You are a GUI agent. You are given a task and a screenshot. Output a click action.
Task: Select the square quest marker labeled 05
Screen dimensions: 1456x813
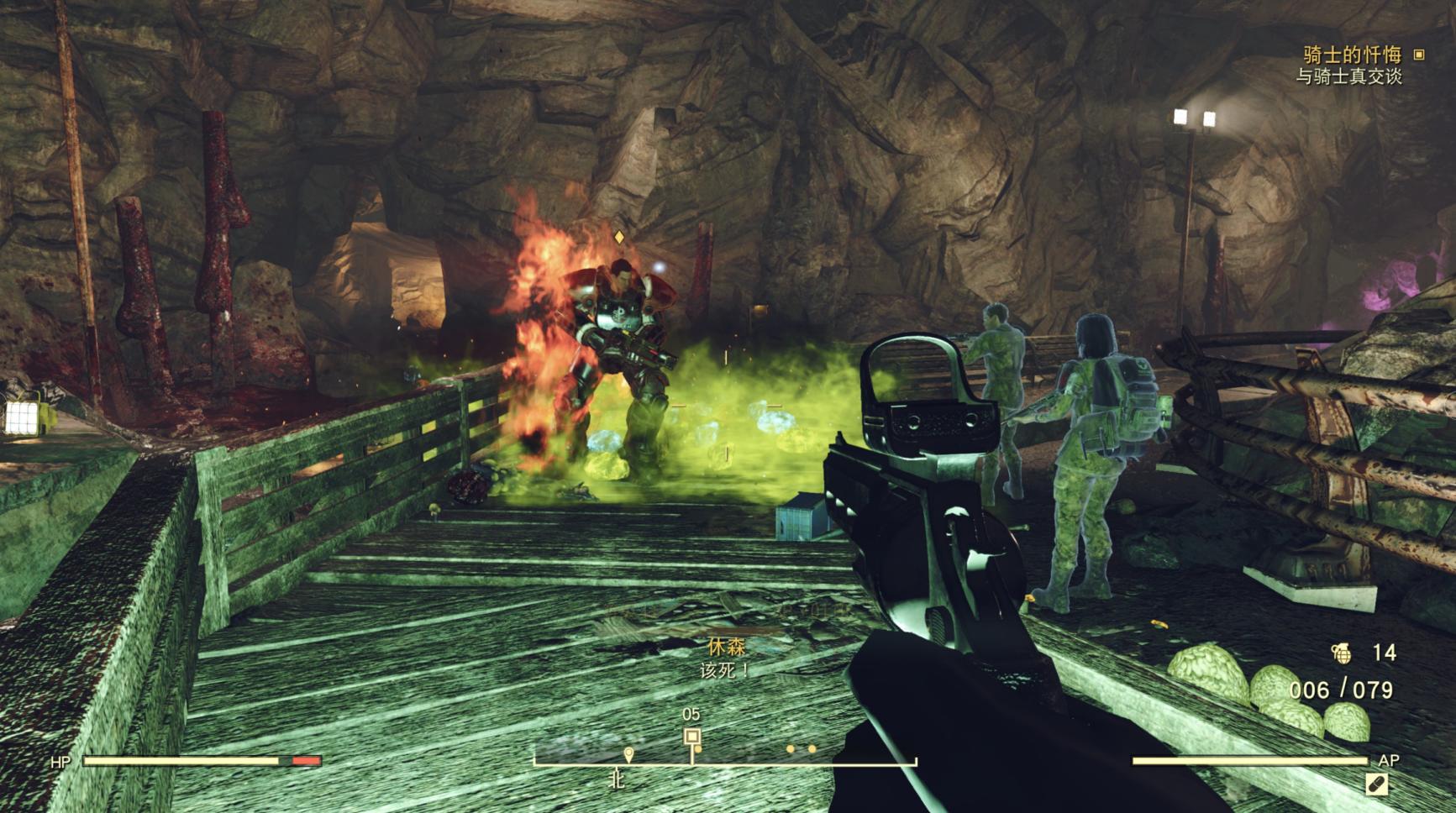691,737
